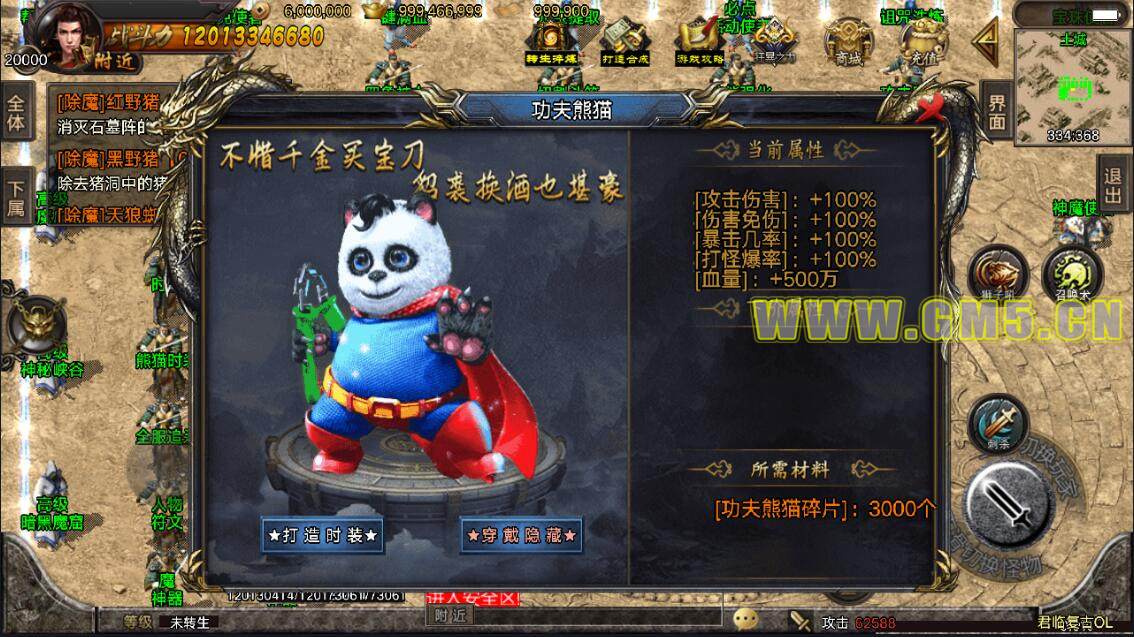Viewport: 1134px width, 637px height.
Task: Open the 转生淬炼 icon
Action: [551, 43]
